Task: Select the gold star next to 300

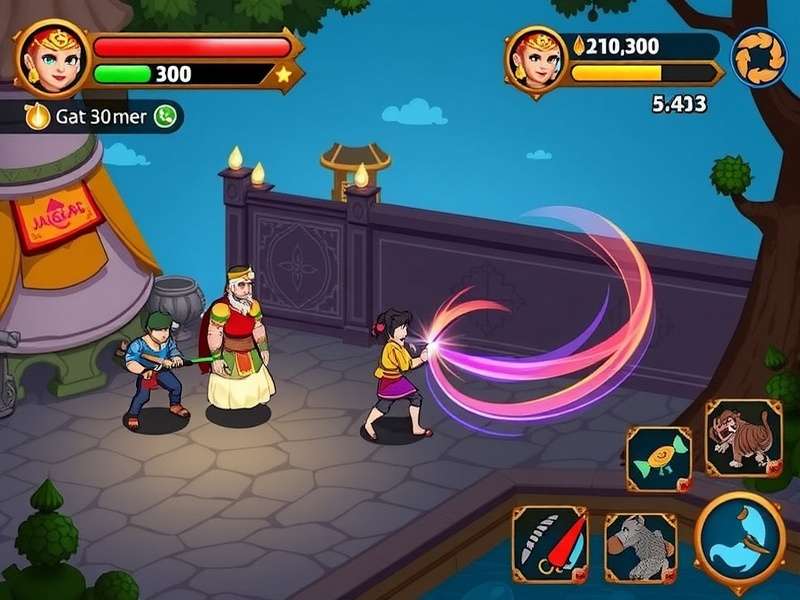Action: coord(283,74)
